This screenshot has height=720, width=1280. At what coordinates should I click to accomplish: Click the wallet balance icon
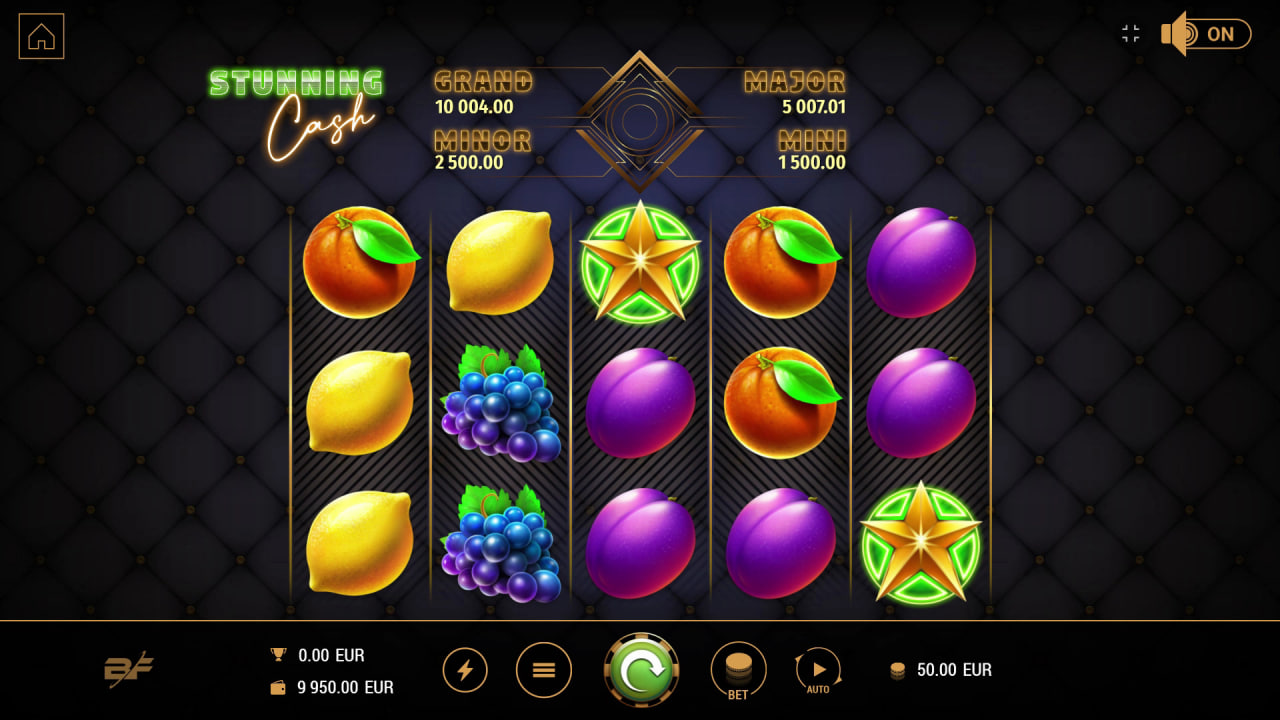click(277, 687)
